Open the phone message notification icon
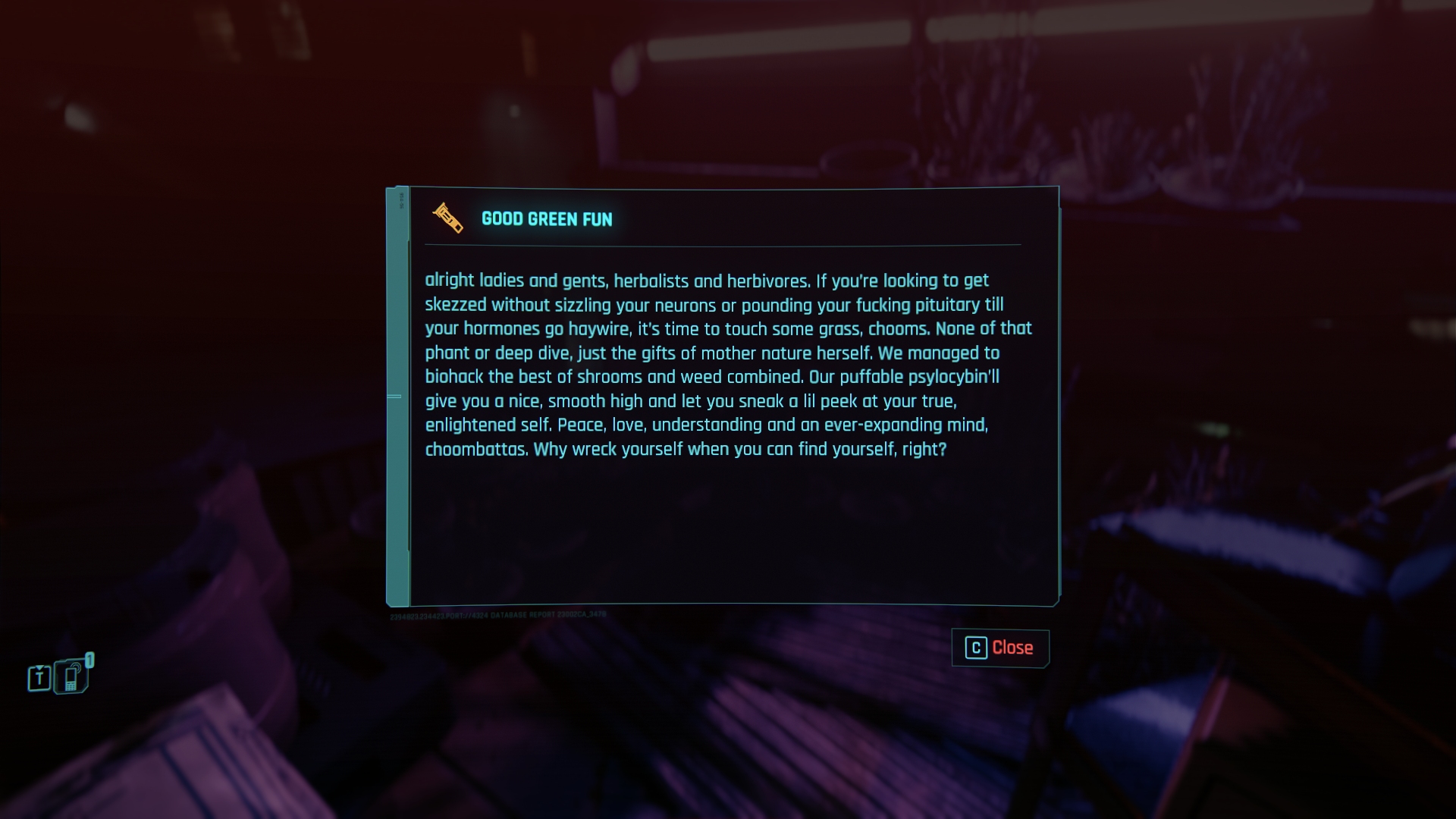Image resolution: width=1456 pixels, height=819 pixels. coord(73,676)
